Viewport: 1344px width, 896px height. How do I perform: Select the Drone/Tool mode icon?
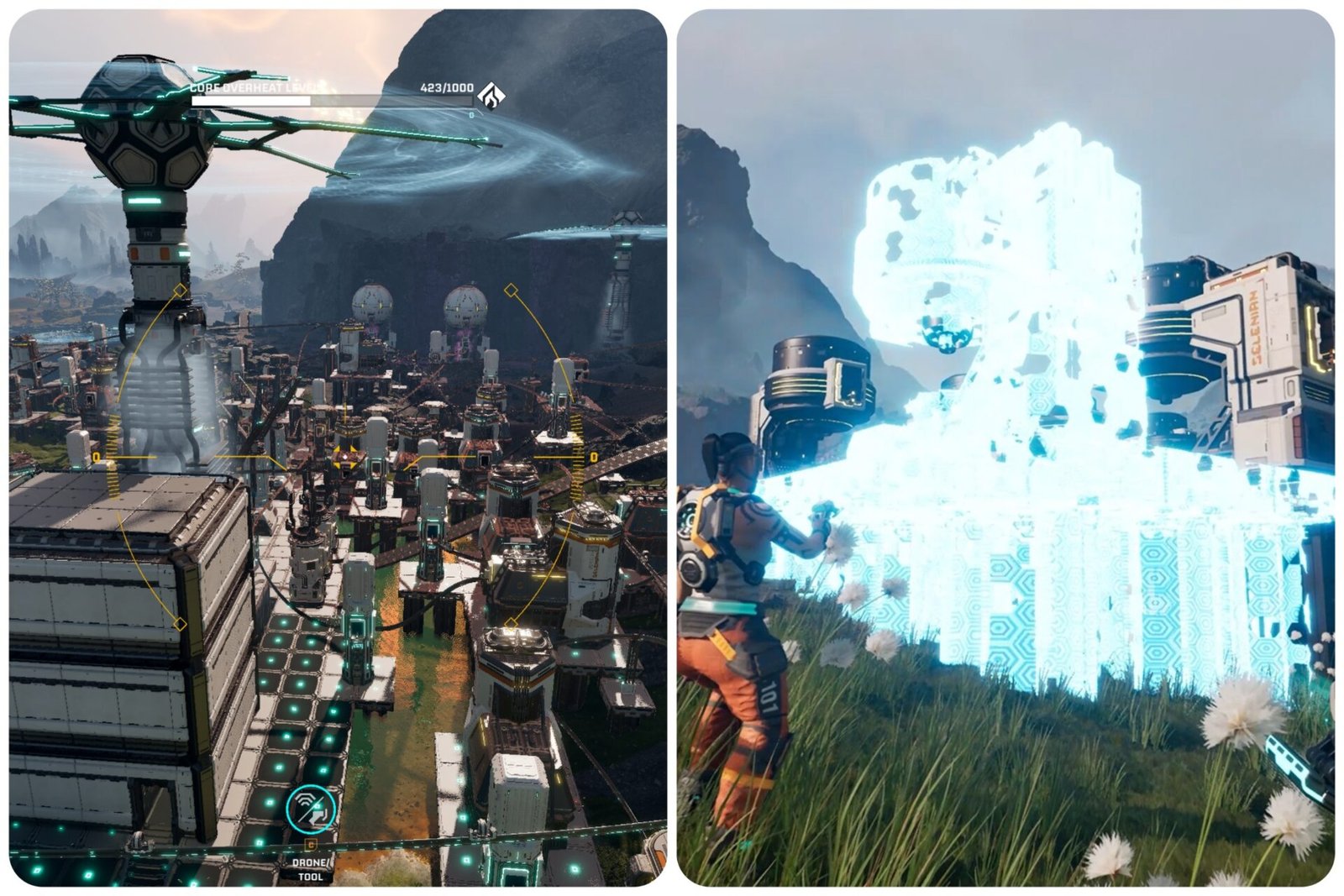[x=311, y=810]
